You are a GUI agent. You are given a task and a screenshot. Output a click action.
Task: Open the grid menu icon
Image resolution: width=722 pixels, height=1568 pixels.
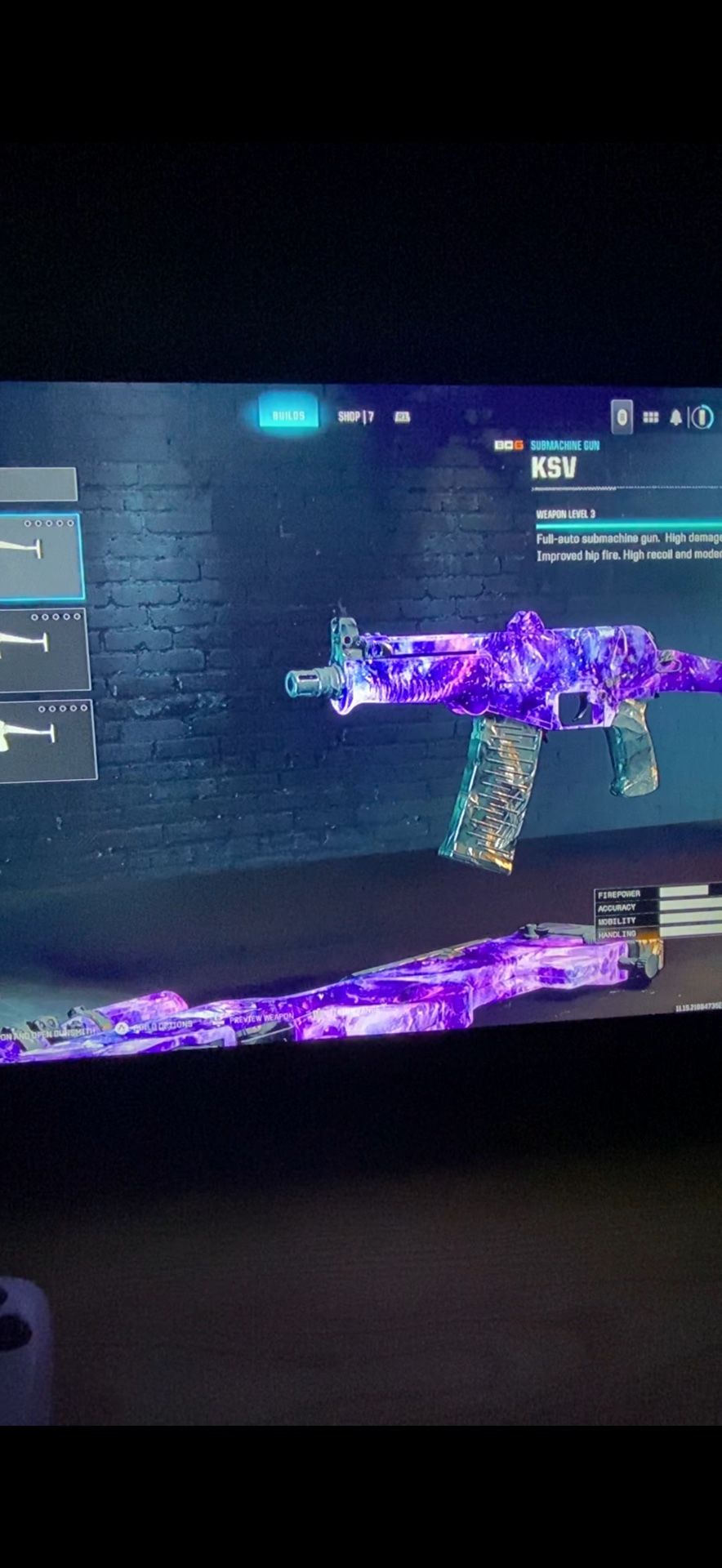click(650, 417)
